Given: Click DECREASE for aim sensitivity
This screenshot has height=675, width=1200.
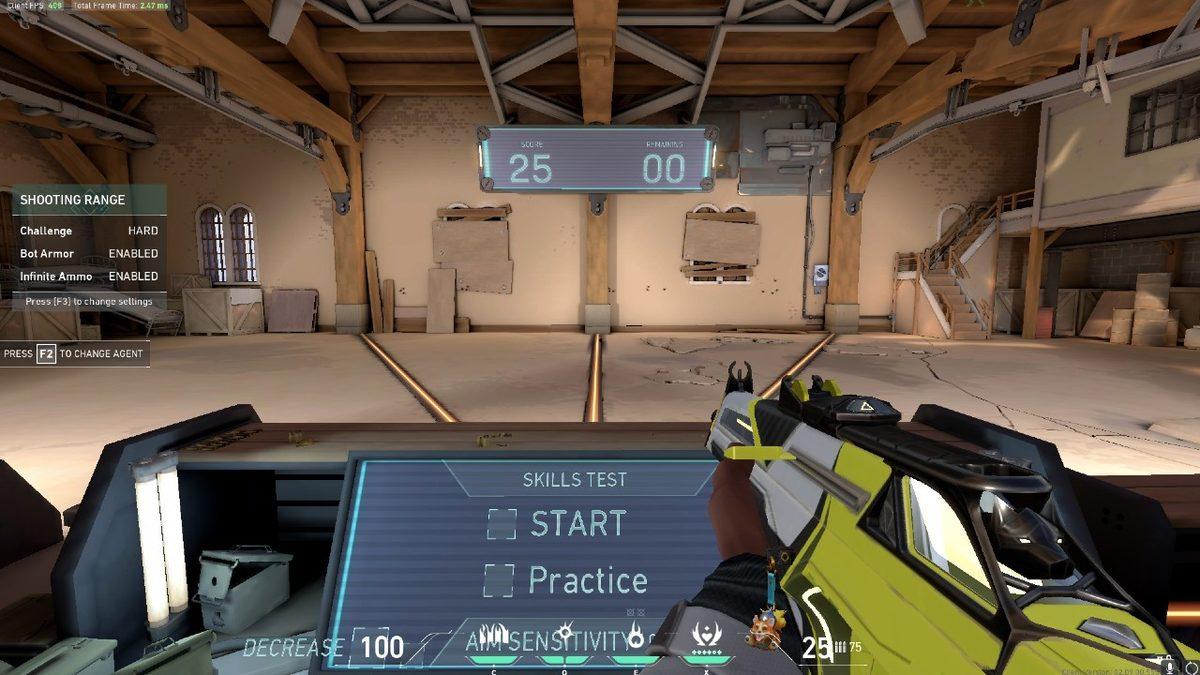Looking at the screenshot, I should [x=294, y=648].
